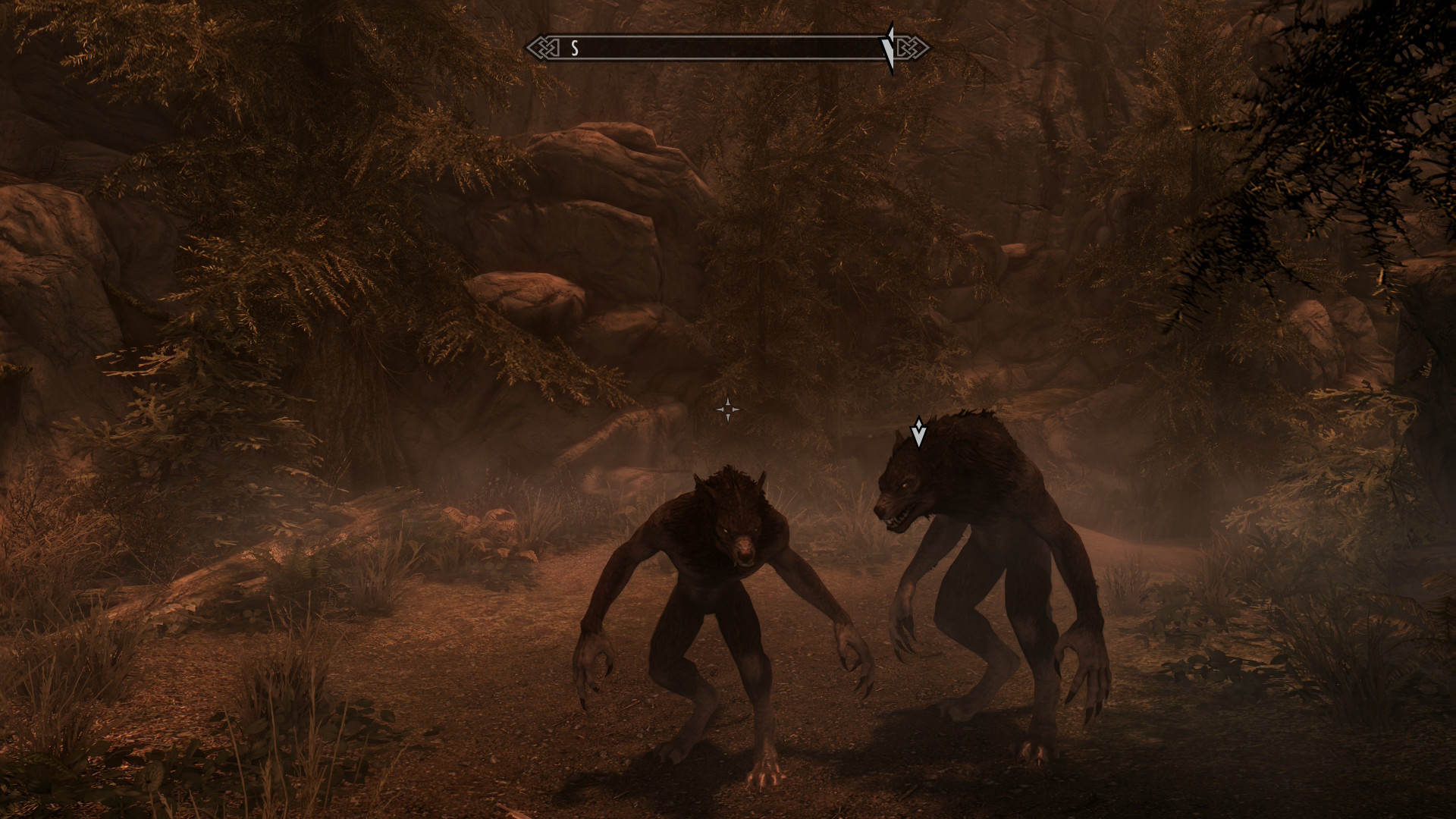The width and height of the screenshot is (1456, 819).
Task: Click the South 'S' compass heading
Action: [575, 49]
